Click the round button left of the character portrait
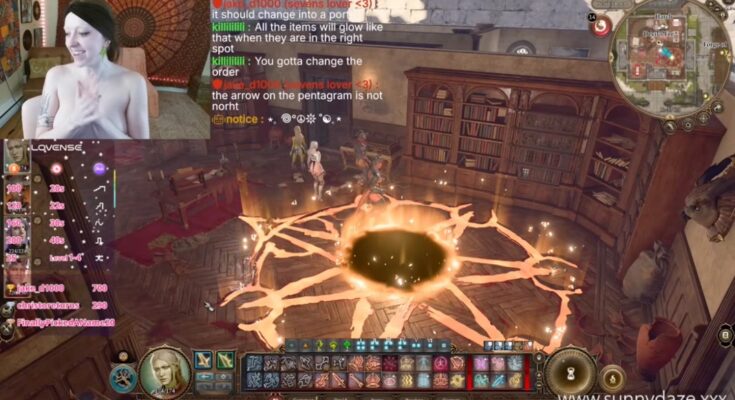This screenshot has height=400, width=735. pos(122,378)
